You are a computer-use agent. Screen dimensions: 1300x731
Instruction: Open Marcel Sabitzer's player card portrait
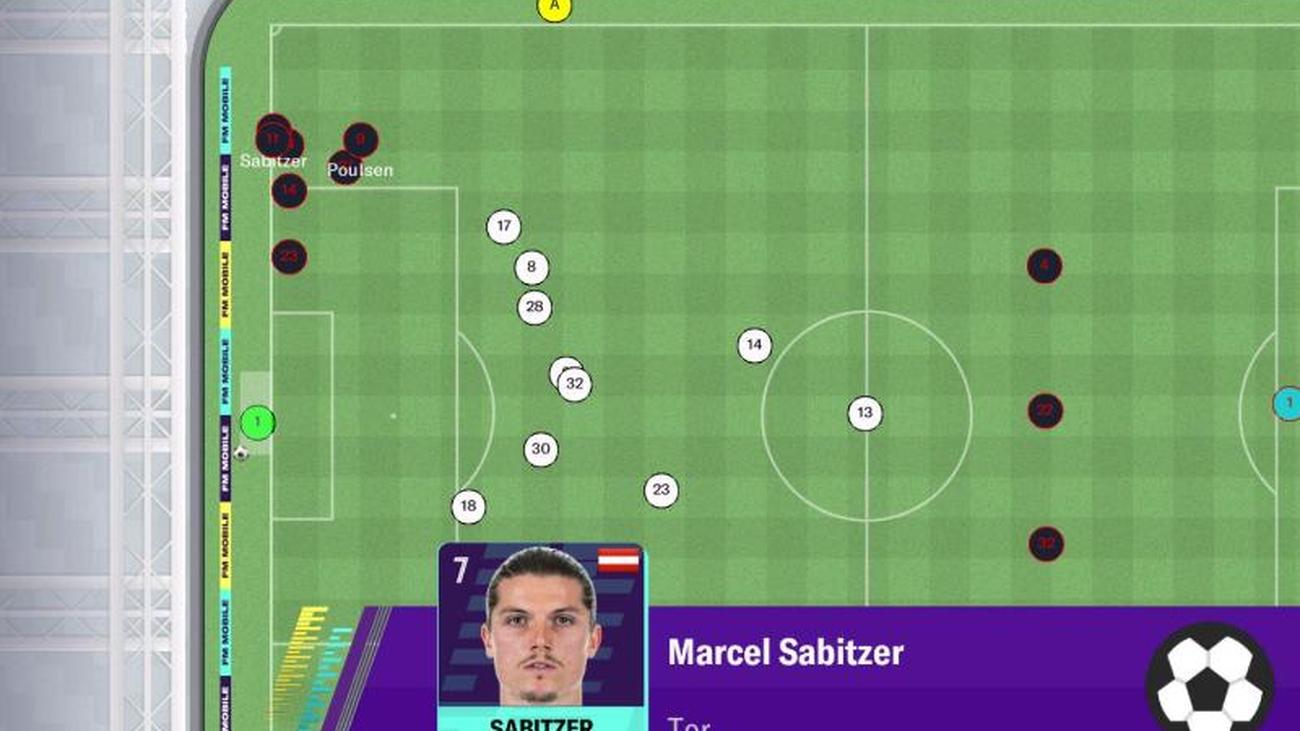(x=541, y=630)
